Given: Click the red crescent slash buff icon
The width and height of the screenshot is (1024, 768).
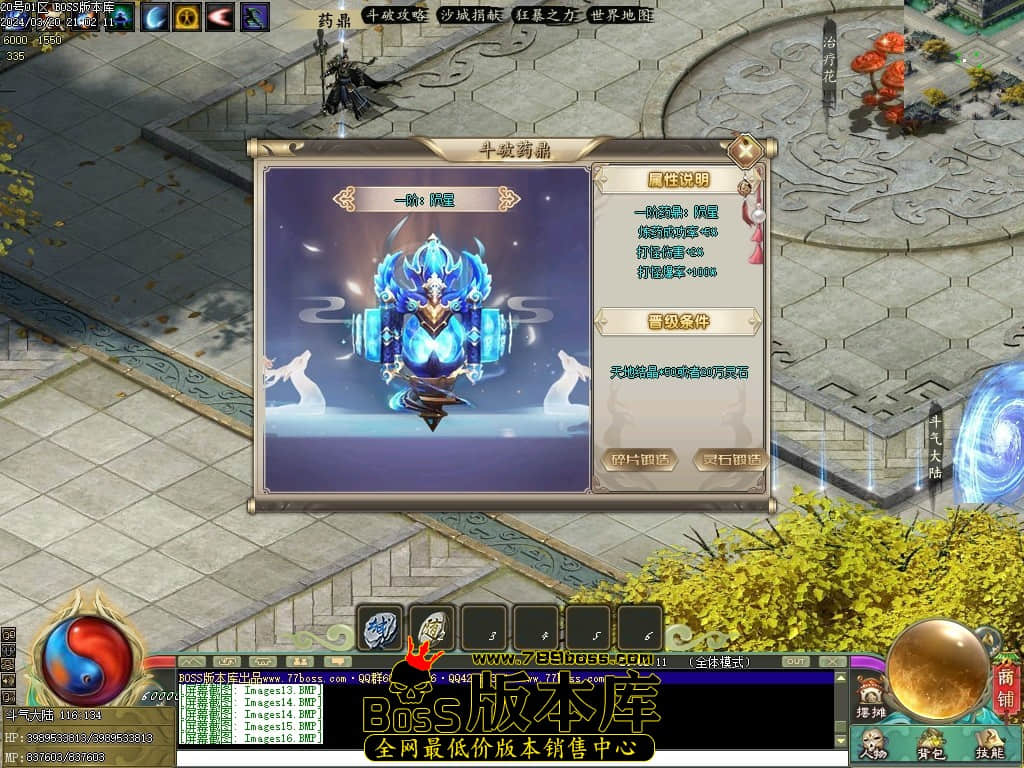Looking at the screenshot, I should 220,16.
